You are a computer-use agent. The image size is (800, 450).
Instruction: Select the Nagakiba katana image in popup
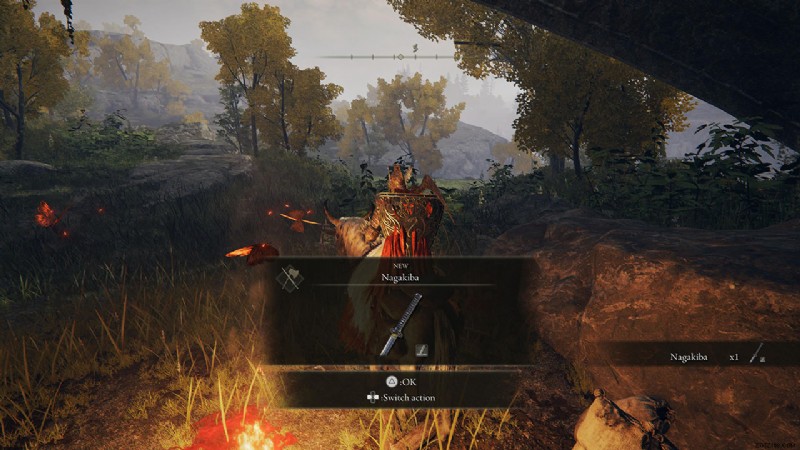pos(401,324)
